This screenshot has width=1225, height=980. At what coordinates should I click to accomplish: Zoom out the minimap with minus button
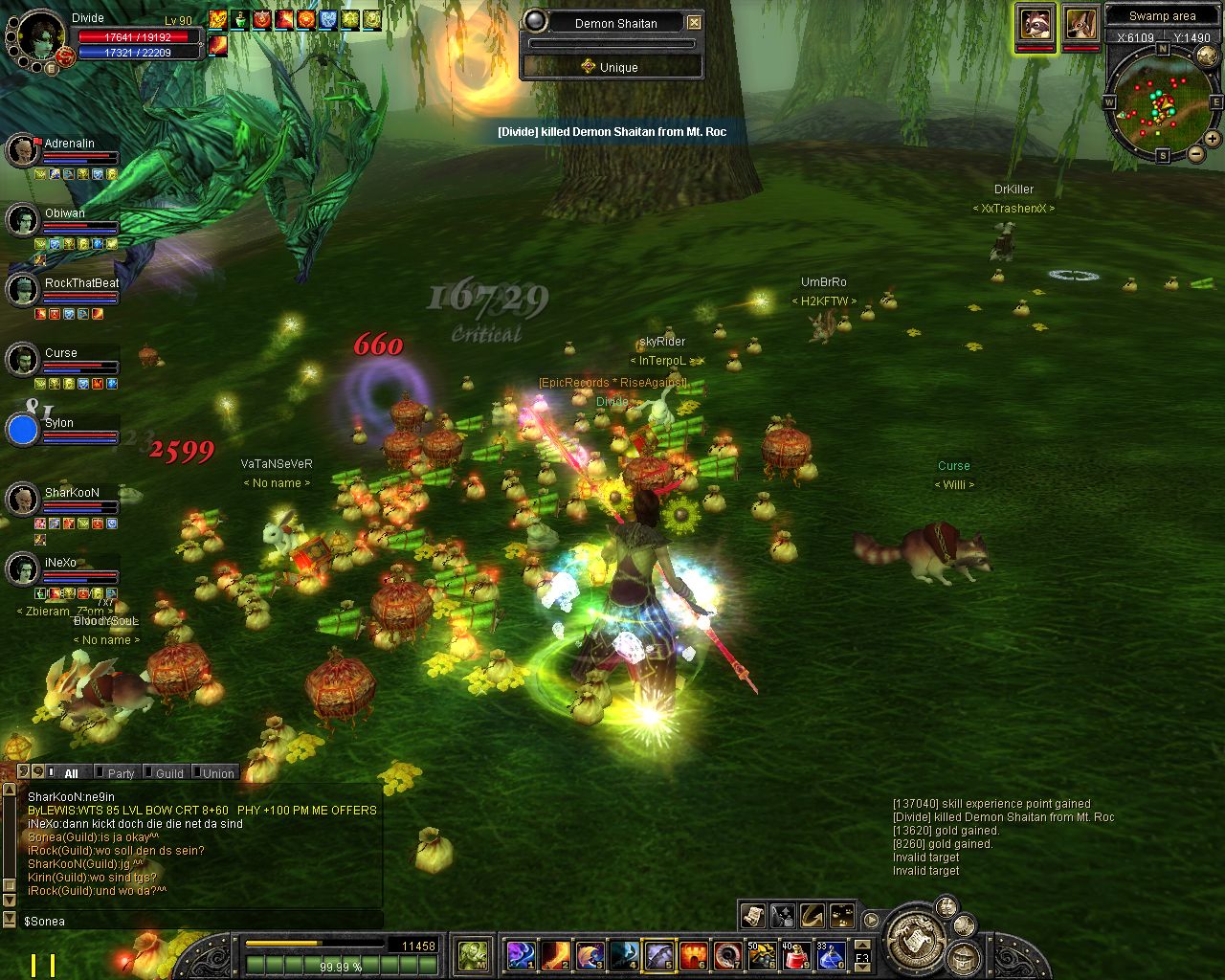[1196, 154]
